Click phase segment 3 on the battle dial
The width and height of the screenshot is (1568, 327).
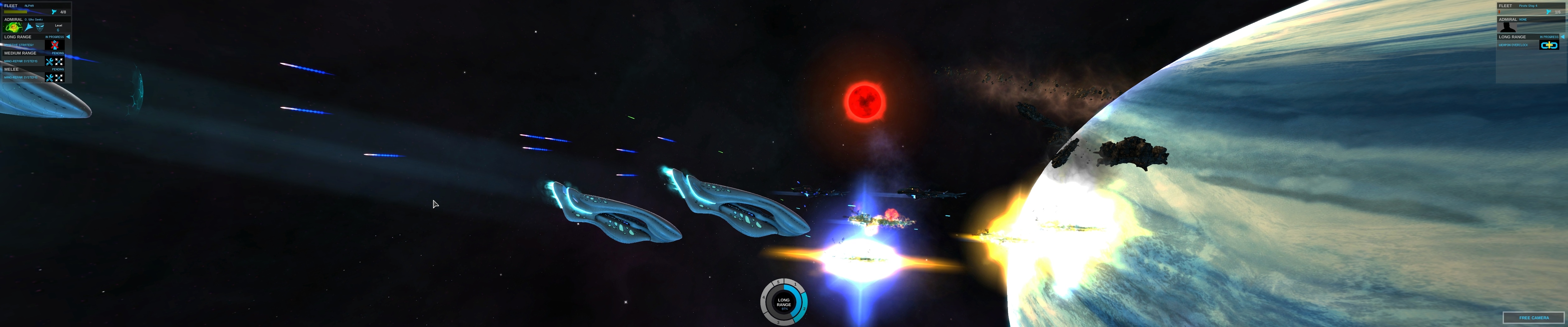[778, 322]
